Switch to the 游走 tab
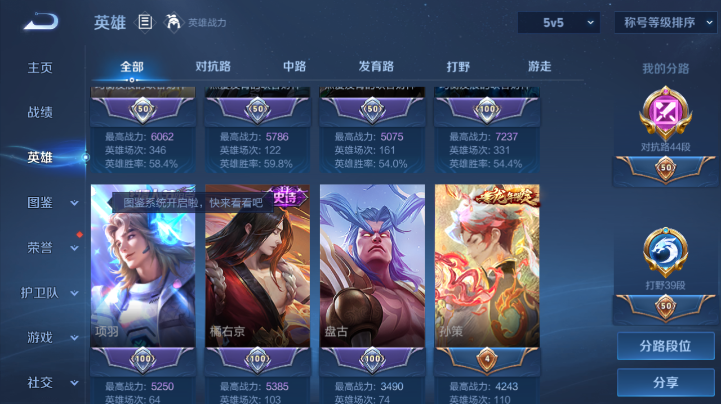 point(540,67)
